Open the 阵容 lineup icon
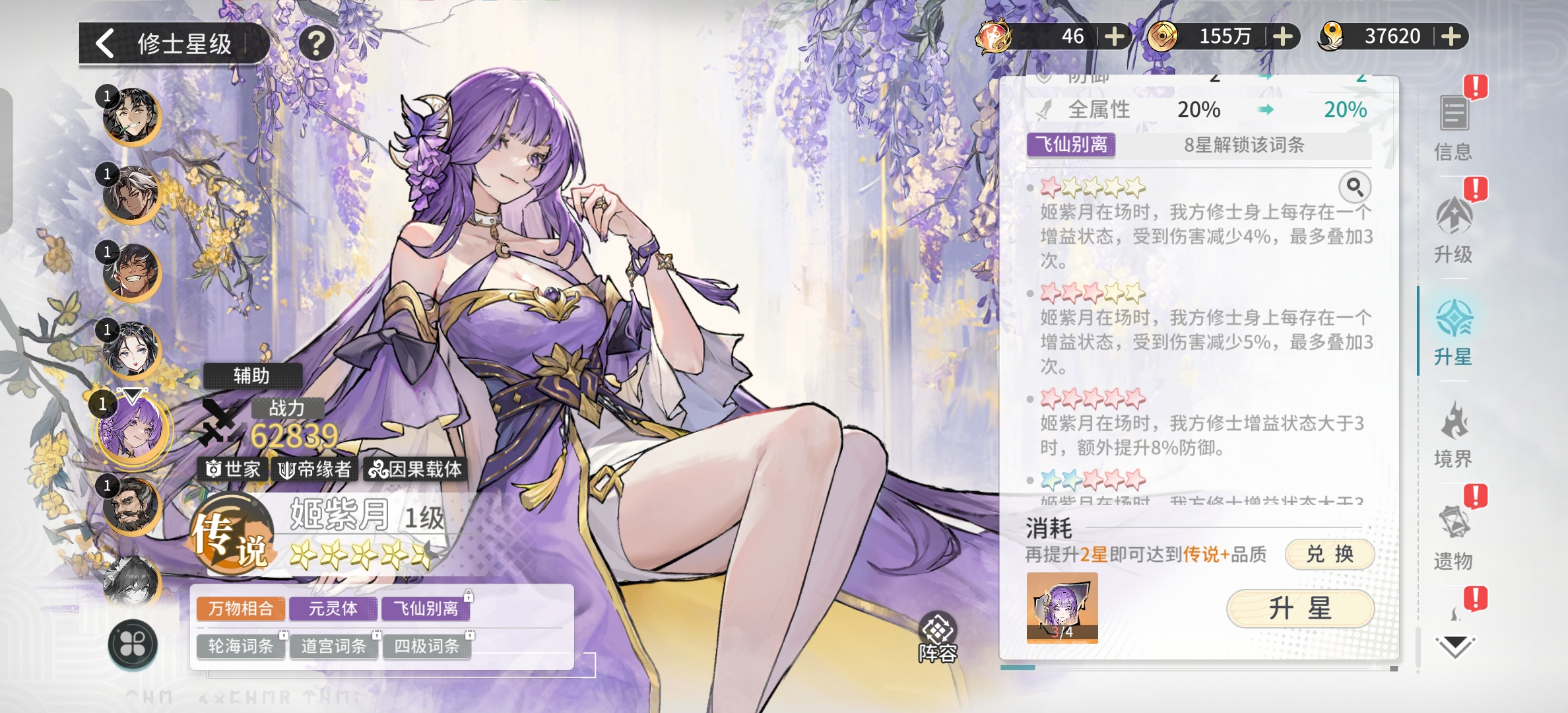 pos(938,637)
